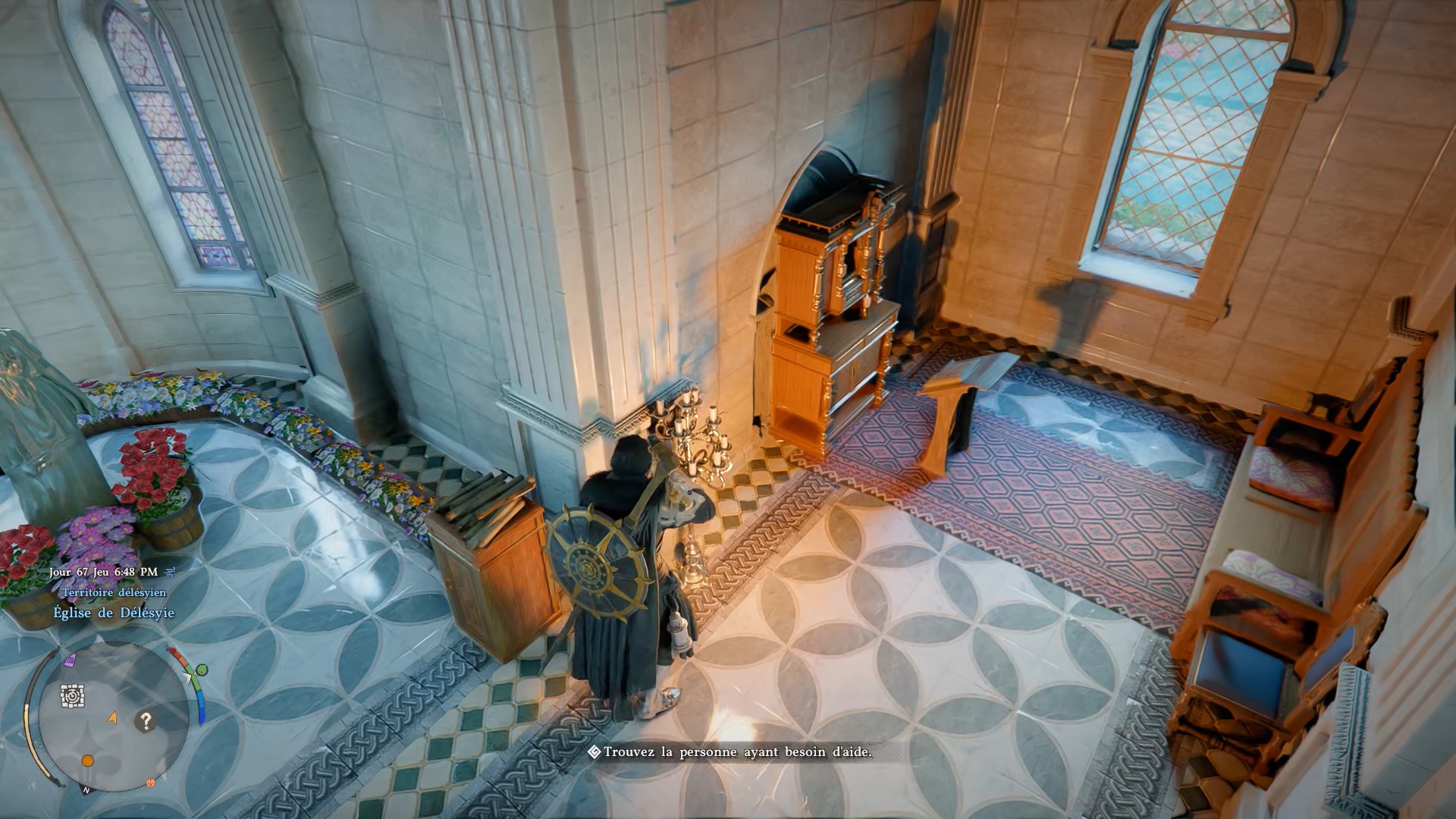Click the Église de Délésyie location label
The height and width of the screenshot is (819, 1456).
tap(114, 613)
